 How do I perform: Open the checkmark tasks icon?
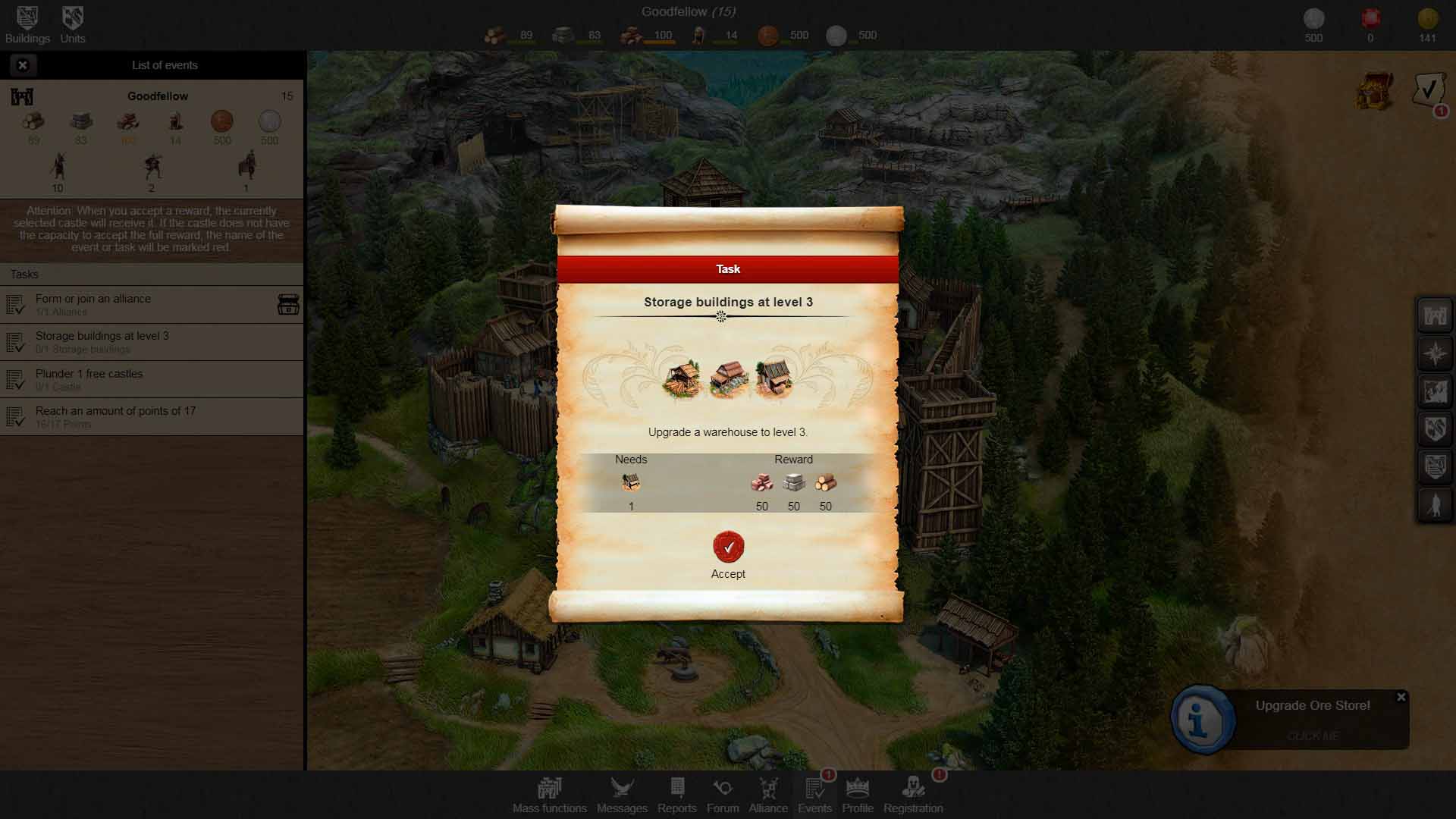[x=1429, y=91]
